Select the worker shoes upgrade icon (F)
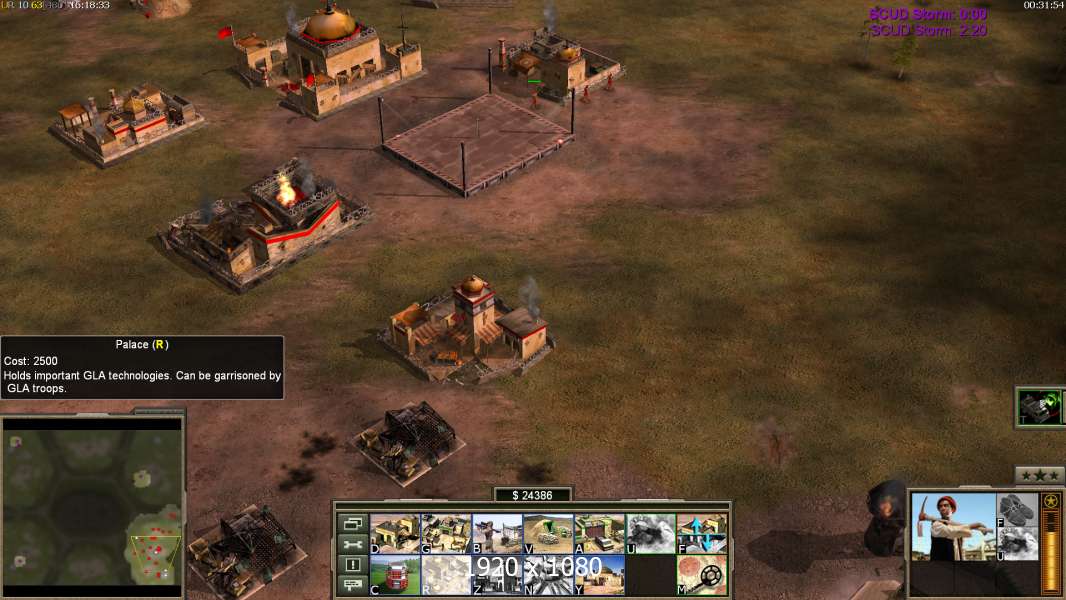 coord(1017,510)
